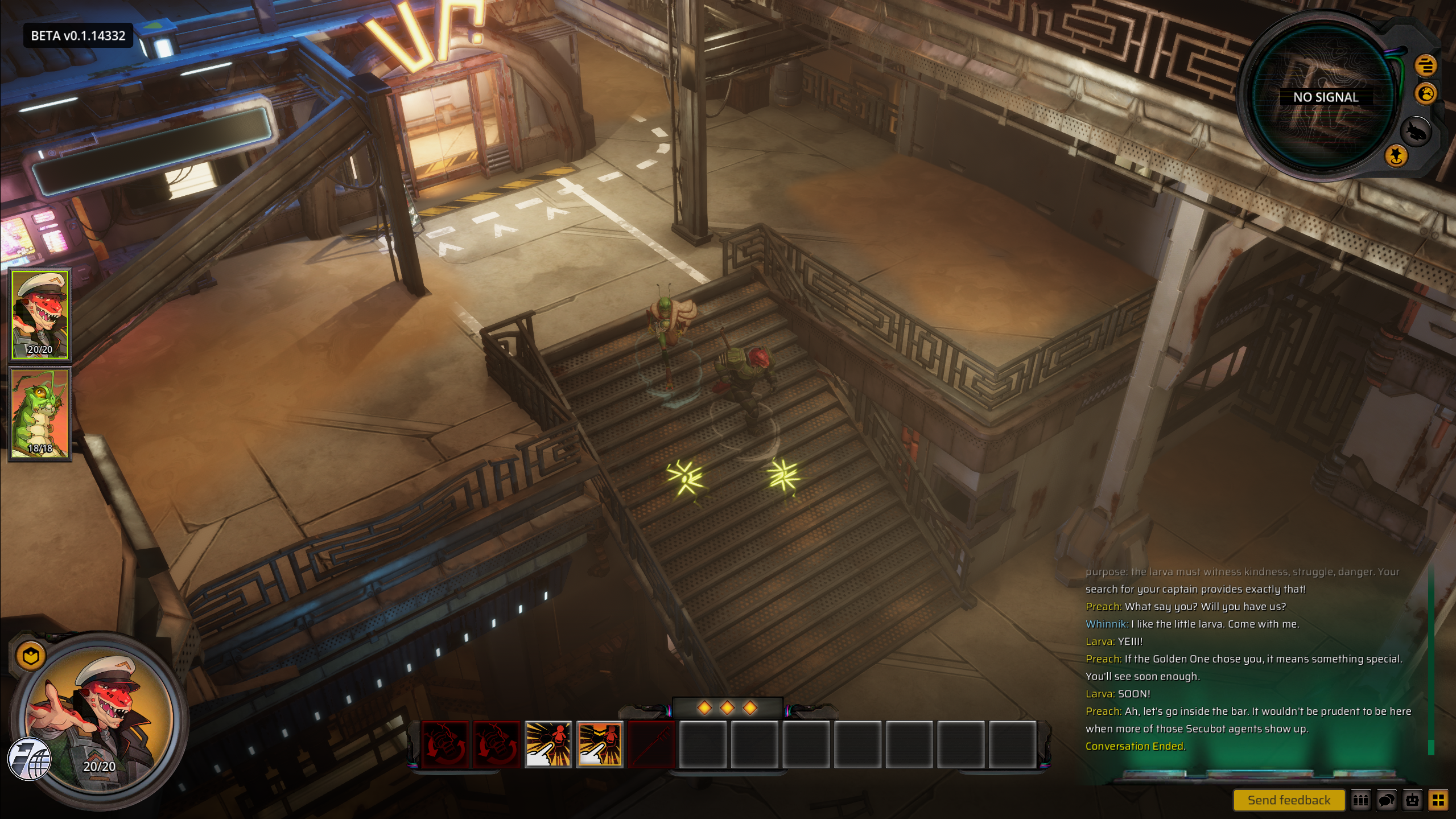Open the ammo bullets panel button

coord(1360,800)
